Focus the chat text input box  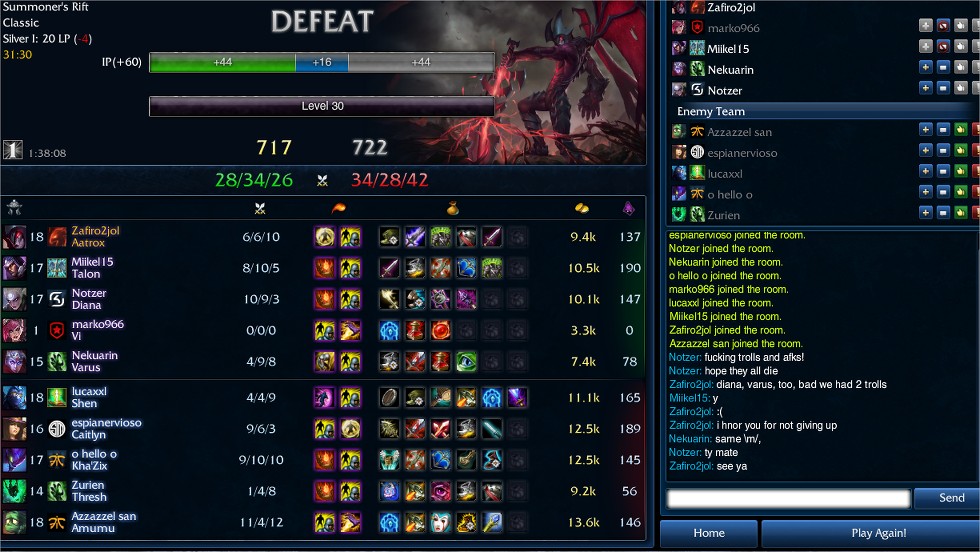(789, 498)
